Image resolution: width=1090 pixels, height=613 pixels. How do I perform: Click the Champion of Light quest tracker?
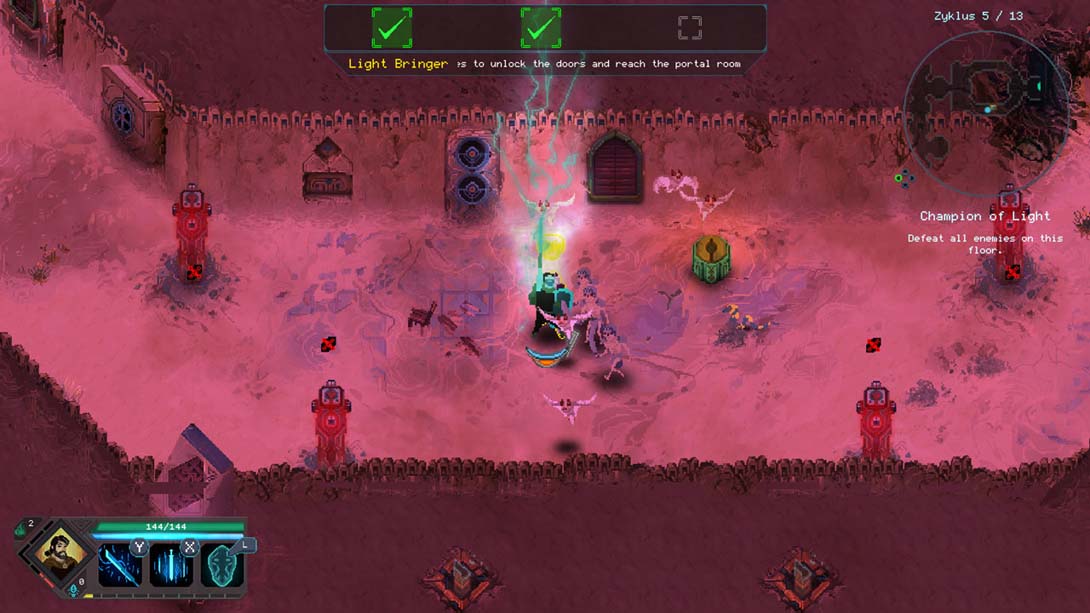(985, 216)
